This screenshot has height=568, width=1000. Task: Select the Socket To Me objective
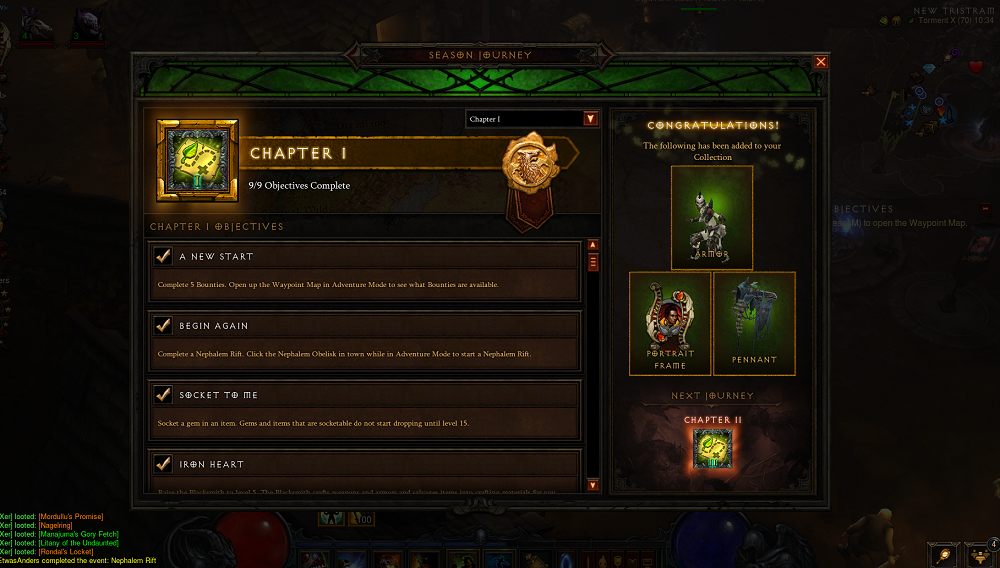[x=364, y=409]
